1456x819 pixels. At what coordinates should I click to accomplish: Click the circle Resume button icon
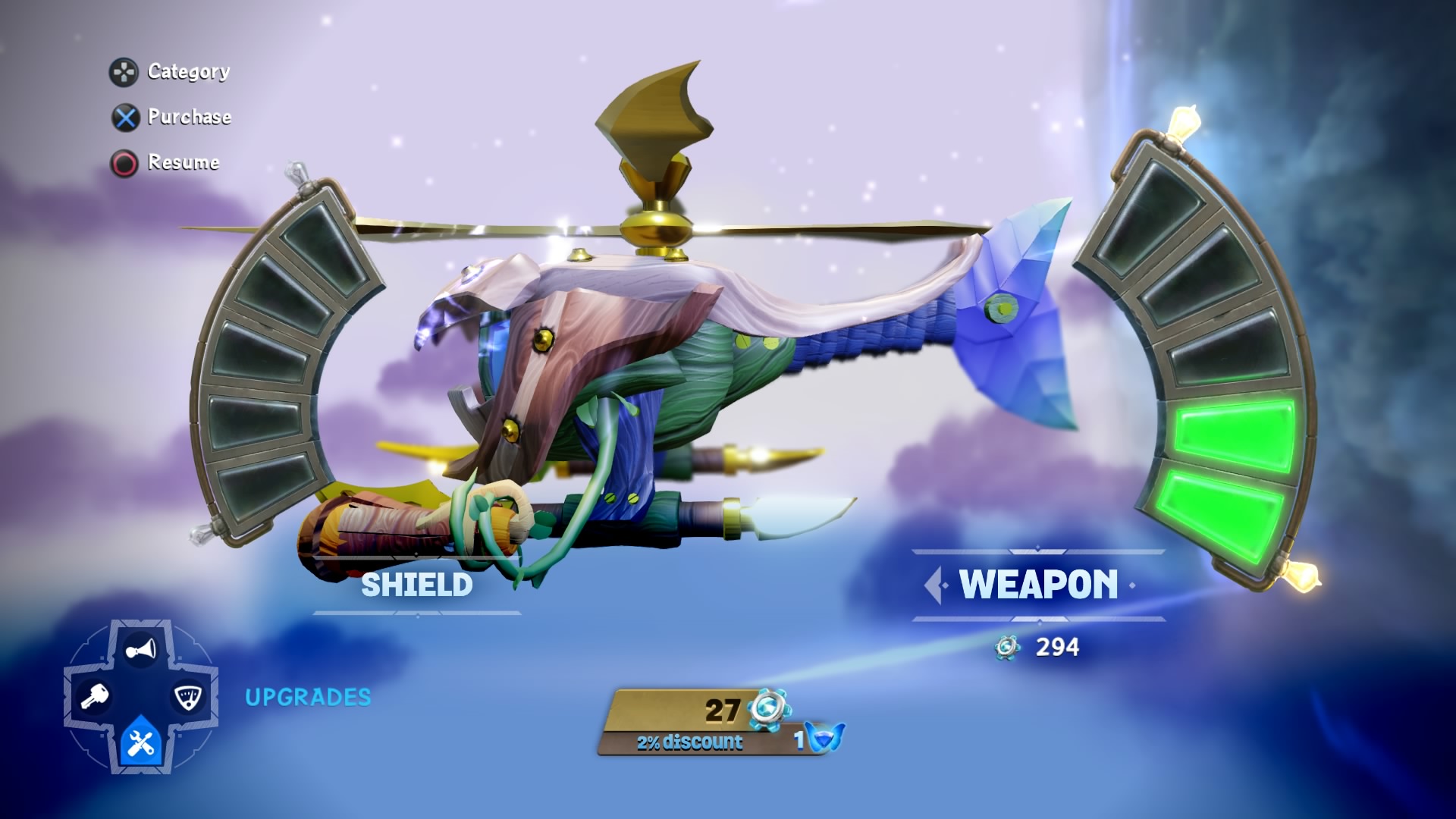[x=124, y=162]
